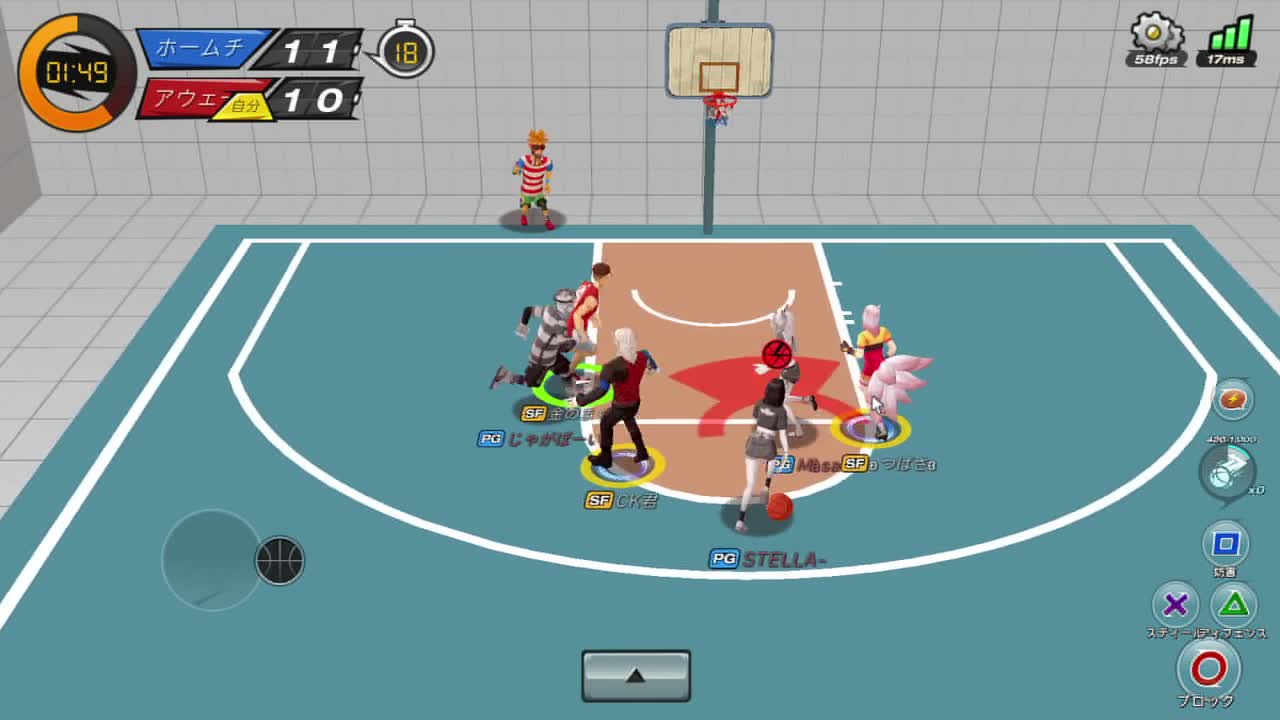Open the lightning chat bubble icon

tap(1233, 400)
